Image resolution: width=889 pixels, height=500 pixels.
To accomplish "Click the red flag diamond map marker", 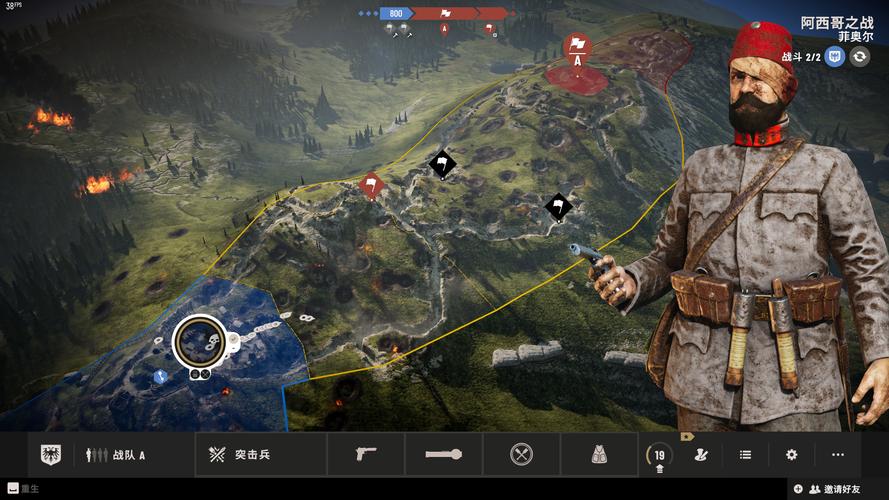I will tap(371, 184).
